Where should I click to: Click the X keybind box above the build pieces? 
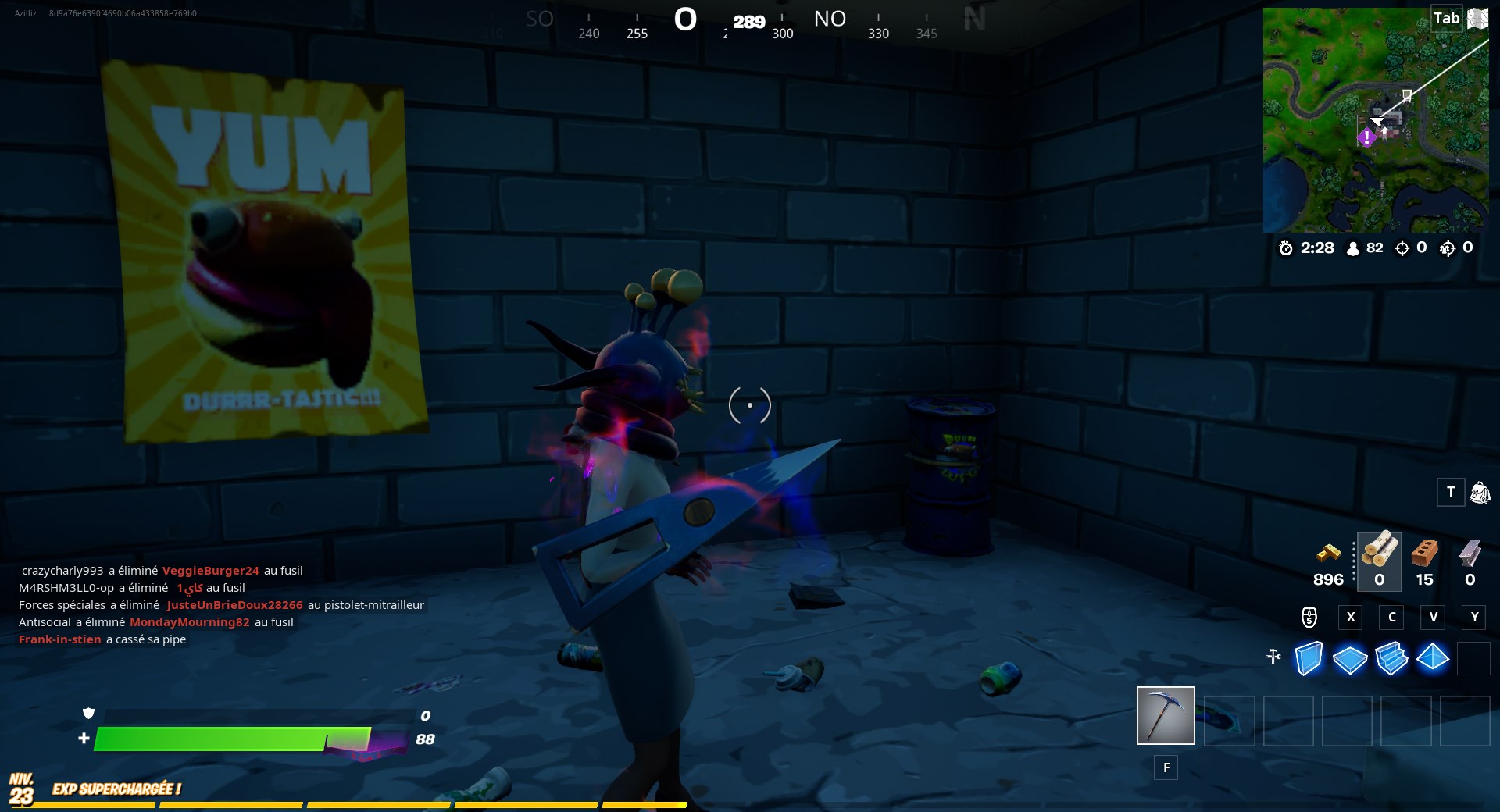click(x=1352, y=618)
